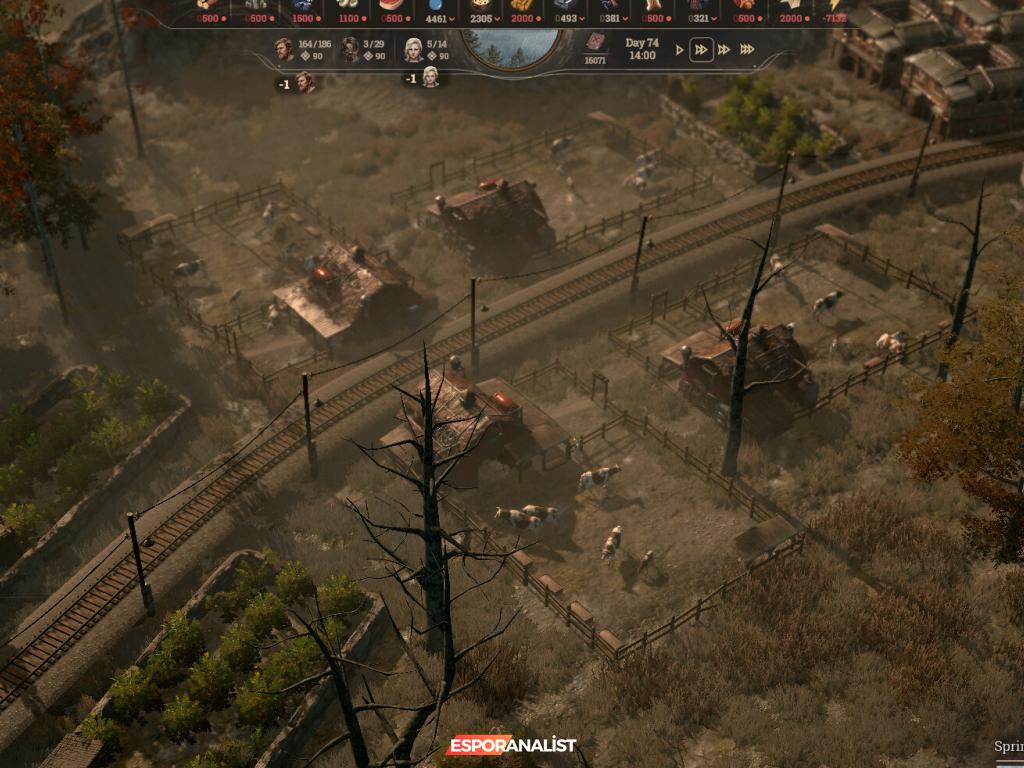1024x768 pixels.
Task: Select the bearded man population portrait showing 164/186
Action: [x=285, y=49]
